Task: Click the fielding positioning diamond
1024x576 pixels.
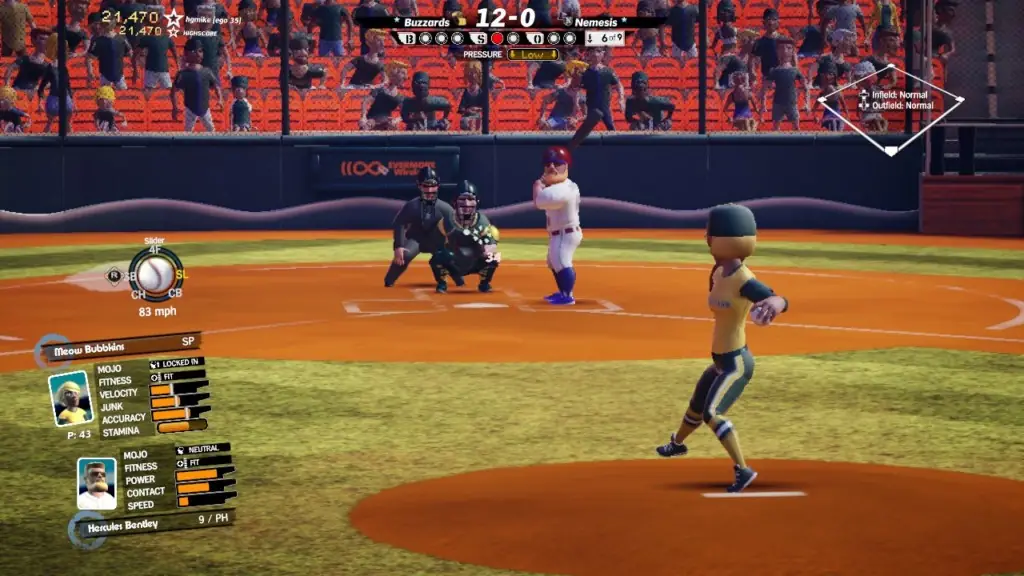Action: (x=890, y=110)
